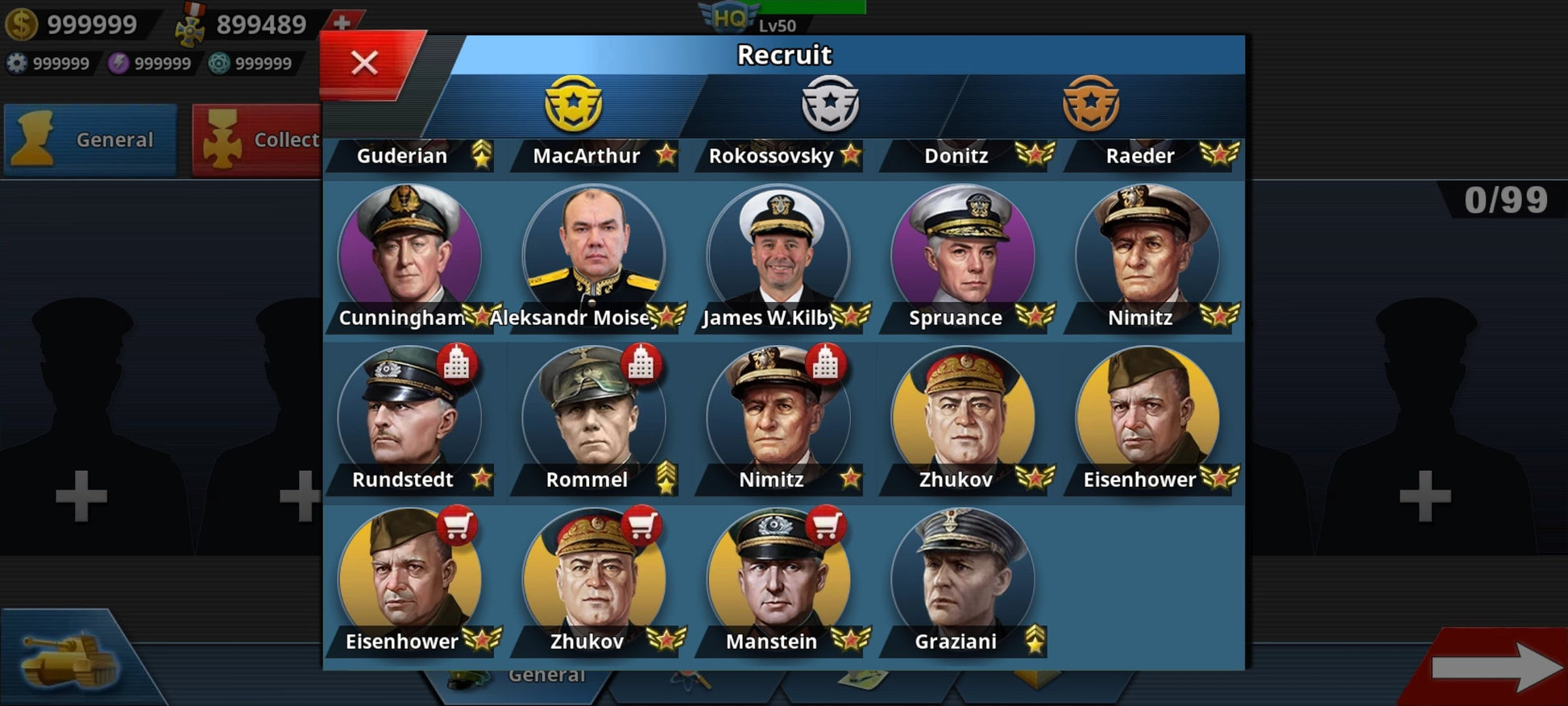1568x706 pixels.
Task: Select Manstein's portrait
Action: (x=778, y=575)
